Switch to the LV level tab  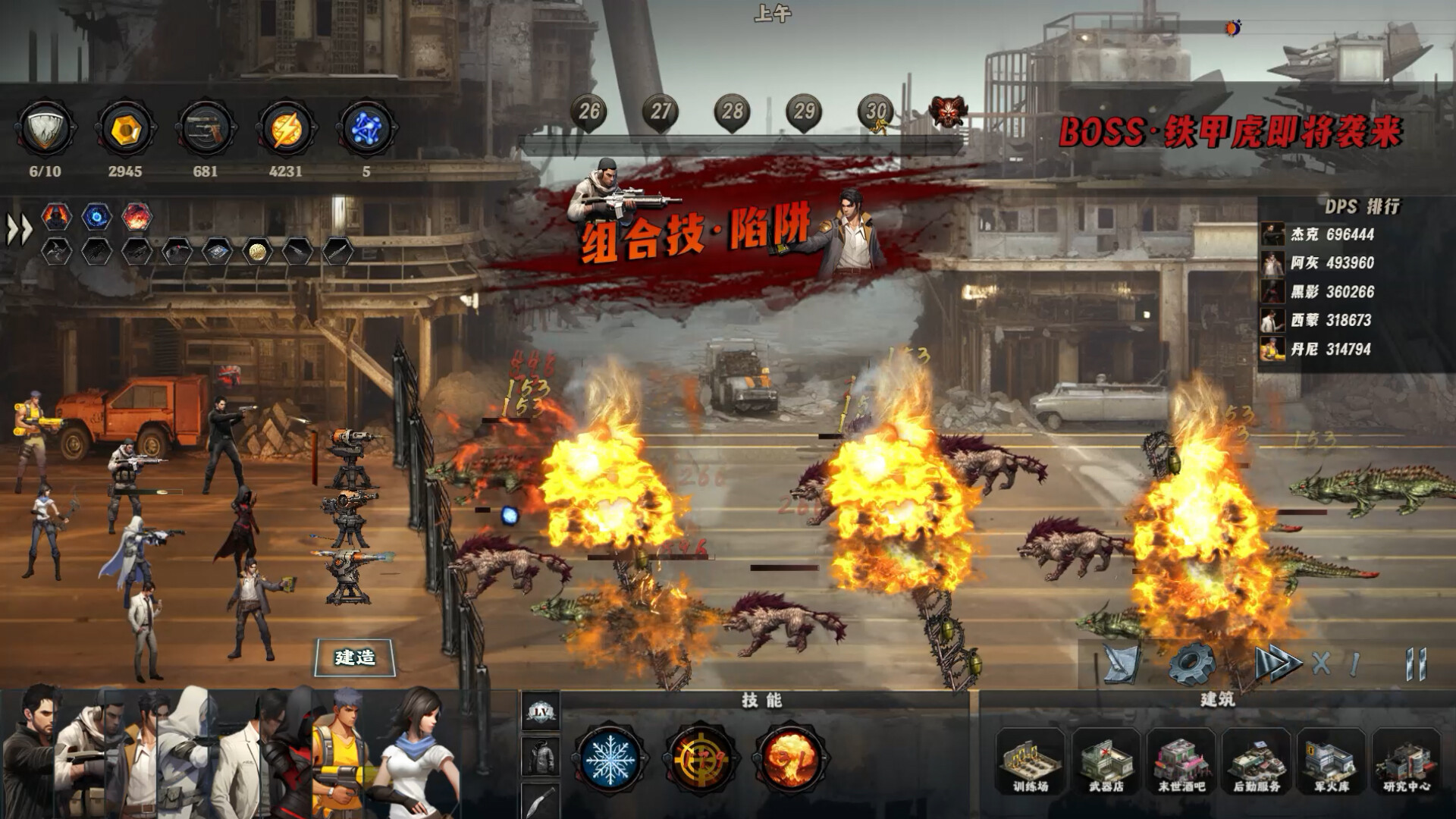(541, 711)
